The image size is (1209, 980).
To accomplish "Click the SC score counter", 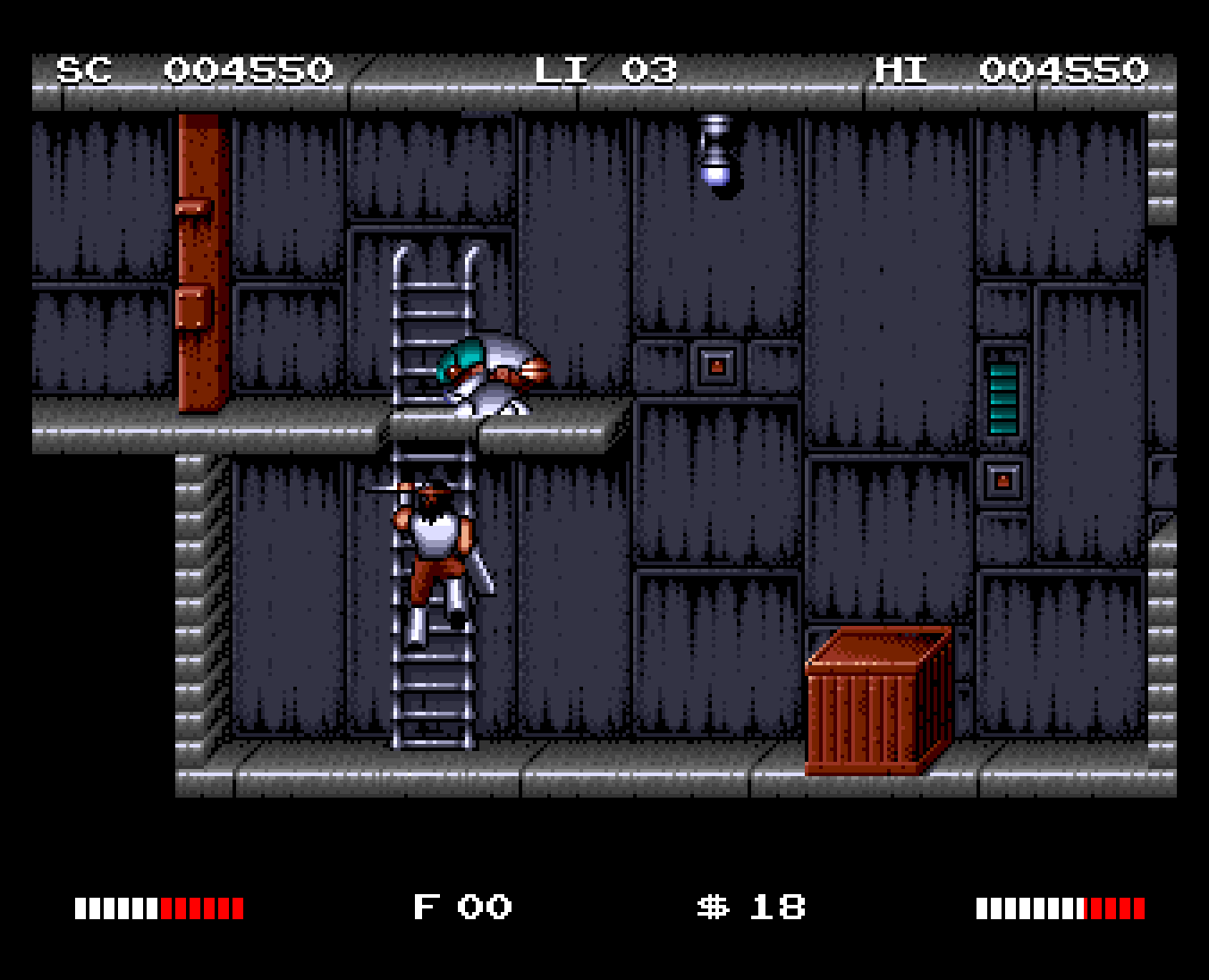I will coord(197,69).
